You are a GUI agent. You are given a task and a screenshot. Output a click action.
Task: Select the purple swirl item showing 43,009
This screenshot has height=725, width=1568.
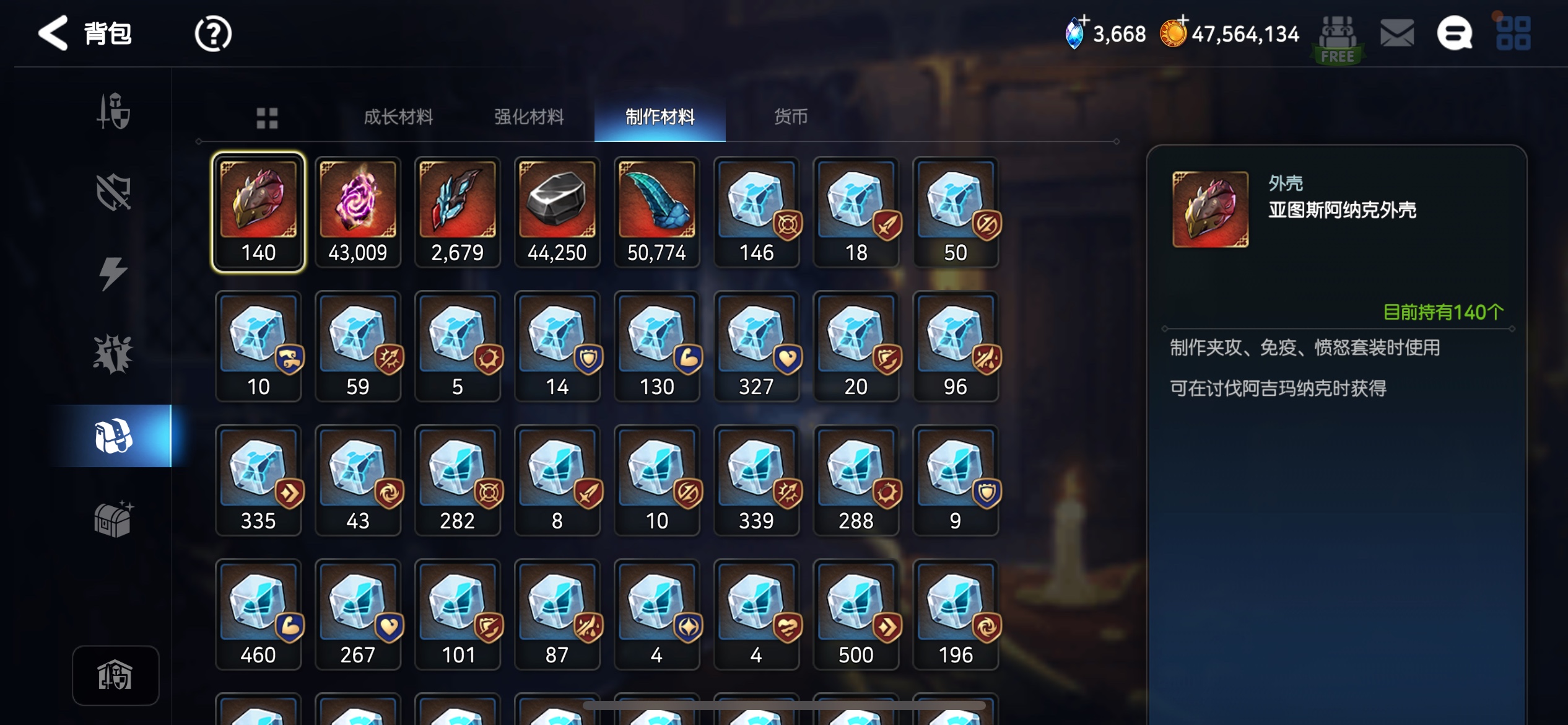[358, 212]
